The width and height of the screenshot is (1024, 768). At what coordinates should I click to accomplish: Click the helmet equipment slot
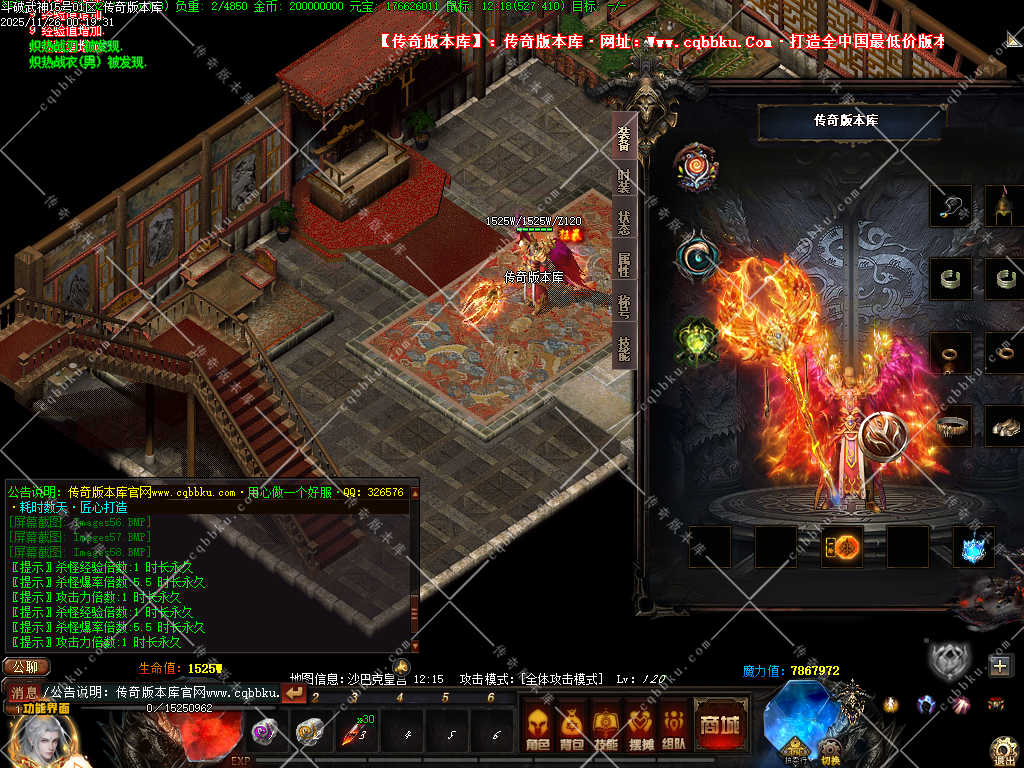click(x=1004, y=206)
